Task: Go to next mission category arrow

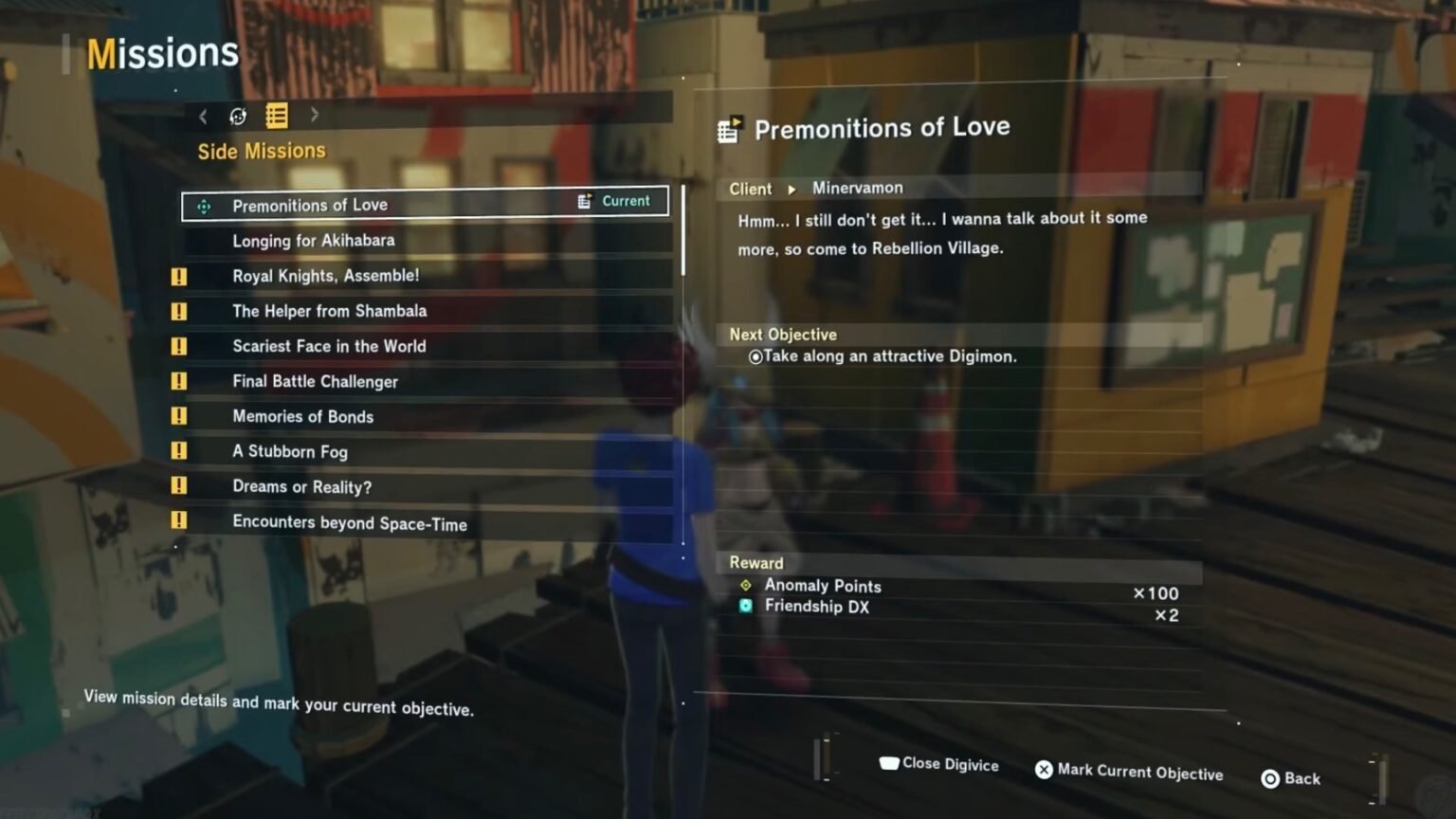Action: point(315,115)
